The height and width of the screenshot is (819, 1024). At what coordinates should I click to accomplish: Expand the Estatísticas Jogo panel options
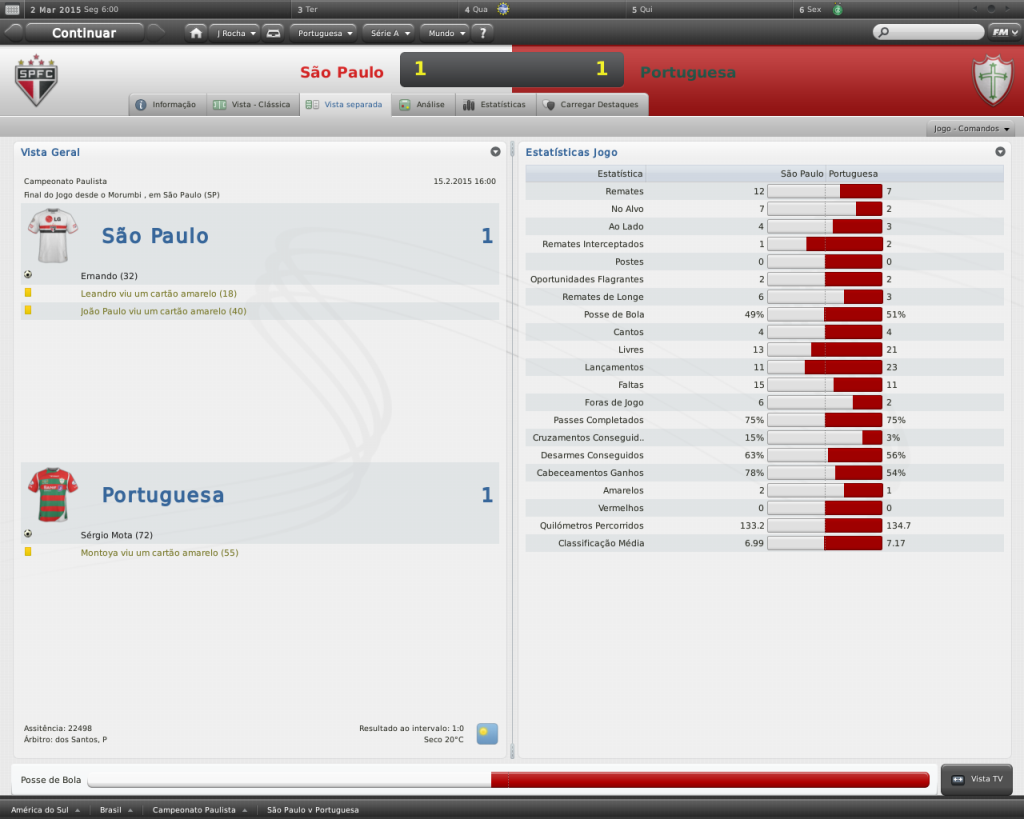coord(1000,152)
